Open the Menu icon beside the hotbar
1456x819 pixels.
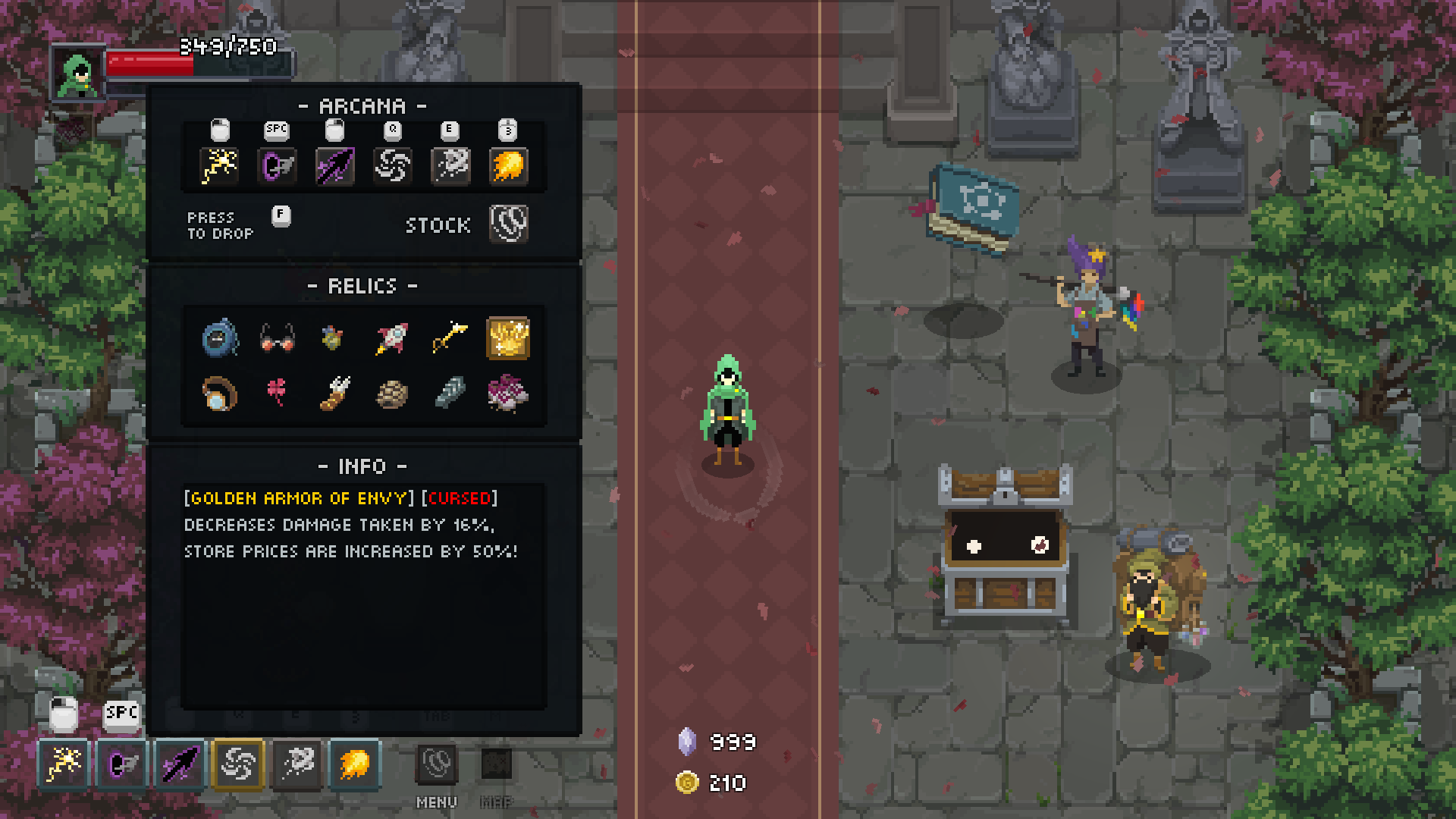437,764
